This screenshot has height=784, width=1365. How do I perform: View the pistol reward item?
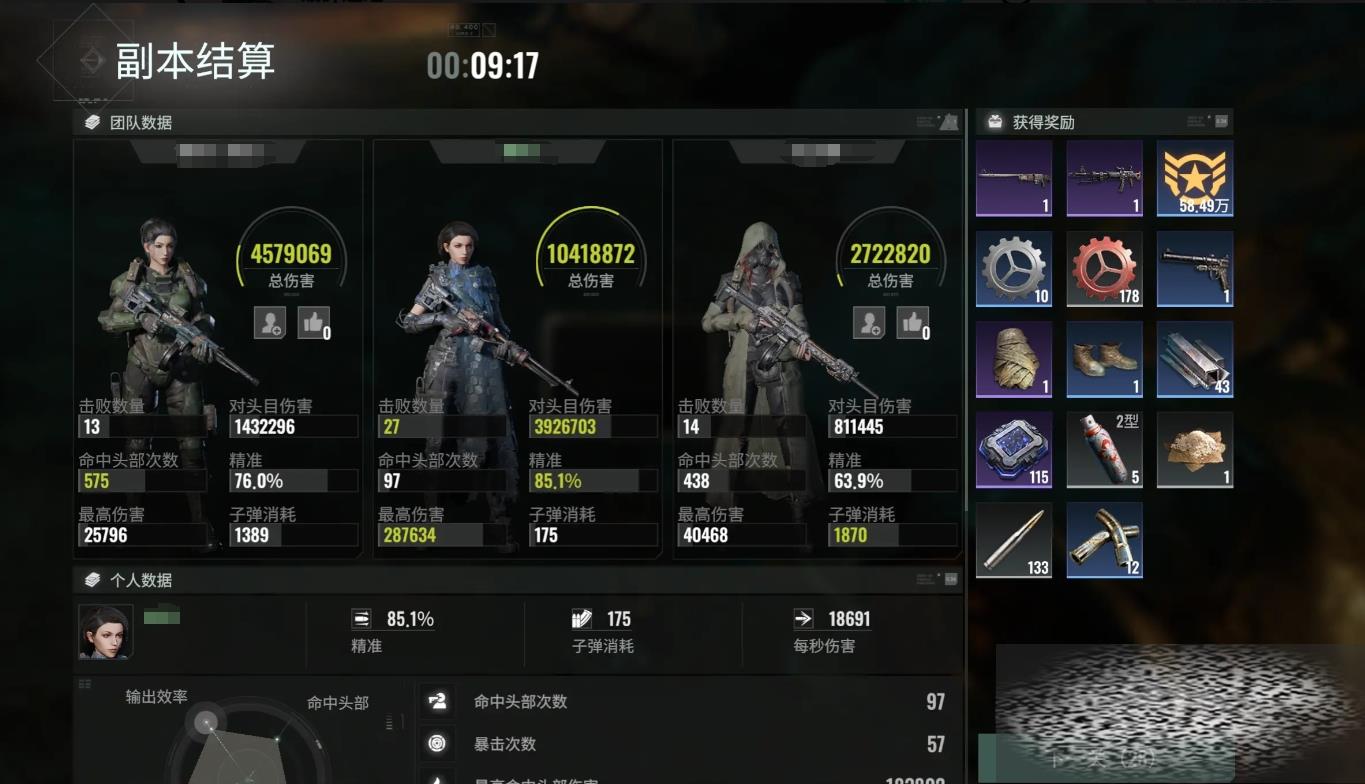[x=1194, y=268]
